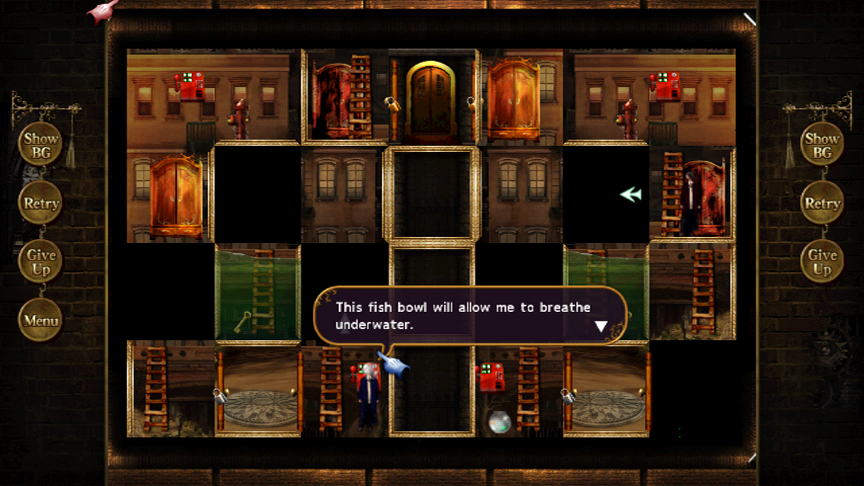Open the Menu button
The height and width of the screenshot is (486, 864).
pos(41,321)
